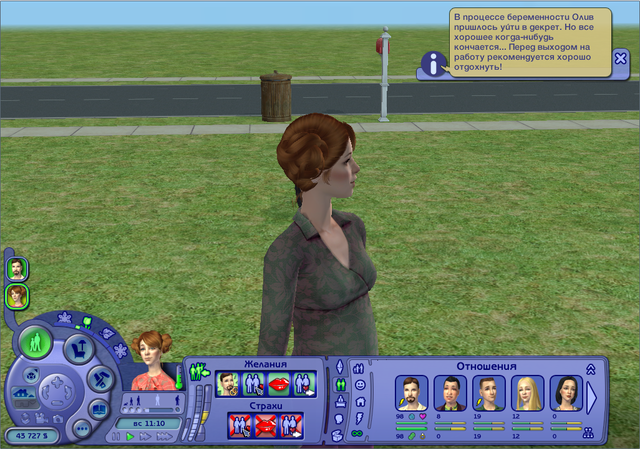Select the crossed-out lips fear icon
The image size is (640, 449).
pos(265,425)
